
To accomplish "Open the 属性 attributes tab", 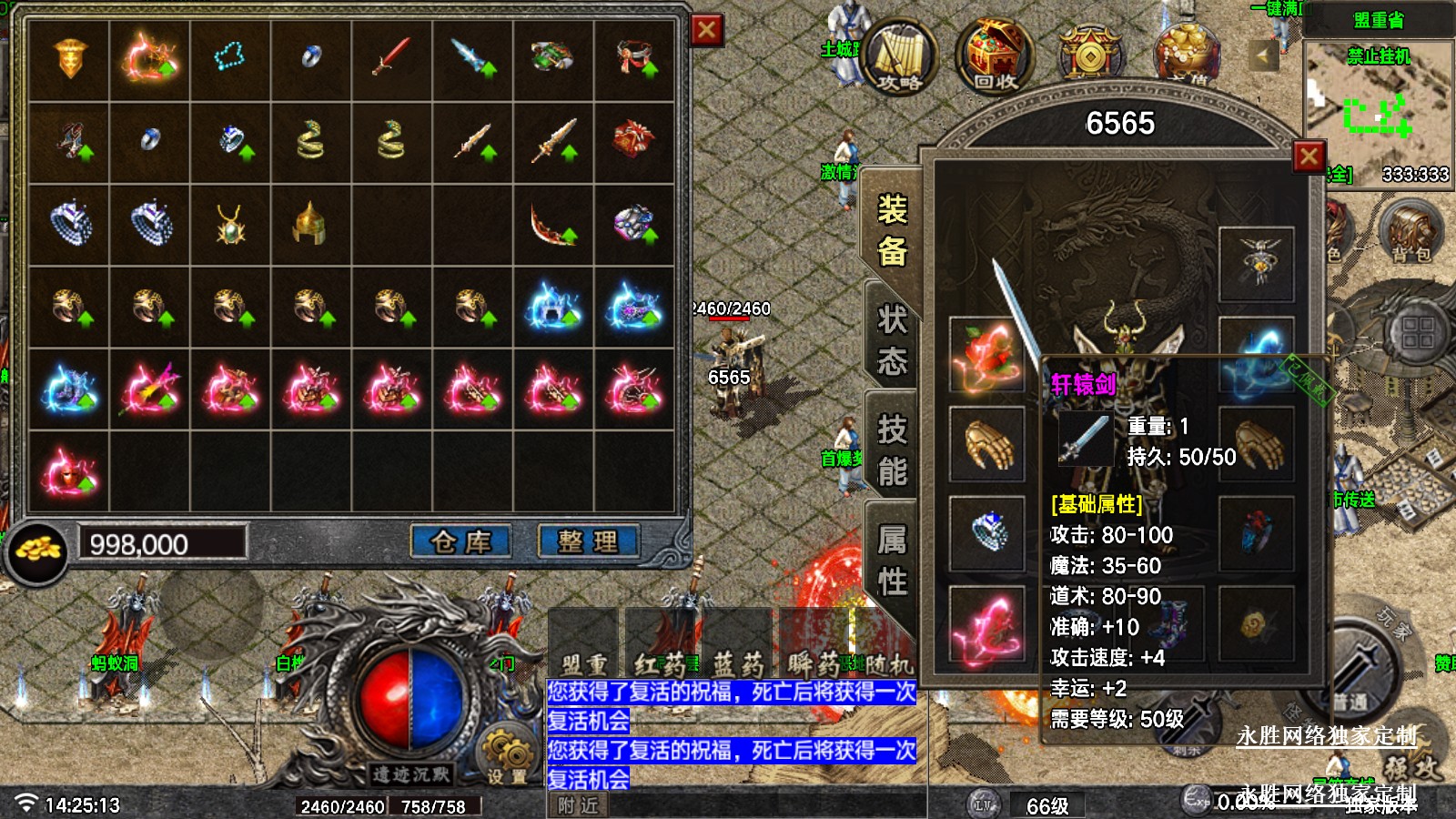I will (x=892, y=561).
